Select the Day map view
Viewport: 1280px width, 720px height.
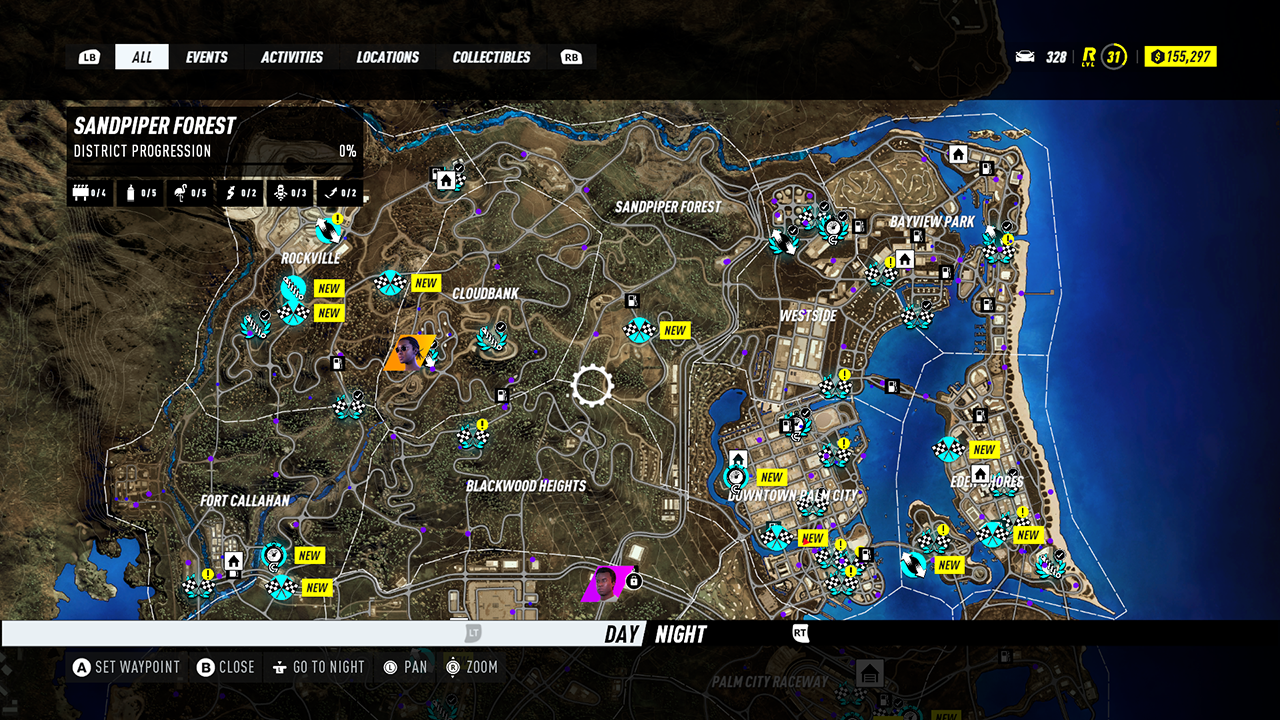click(x=621, y=634)
